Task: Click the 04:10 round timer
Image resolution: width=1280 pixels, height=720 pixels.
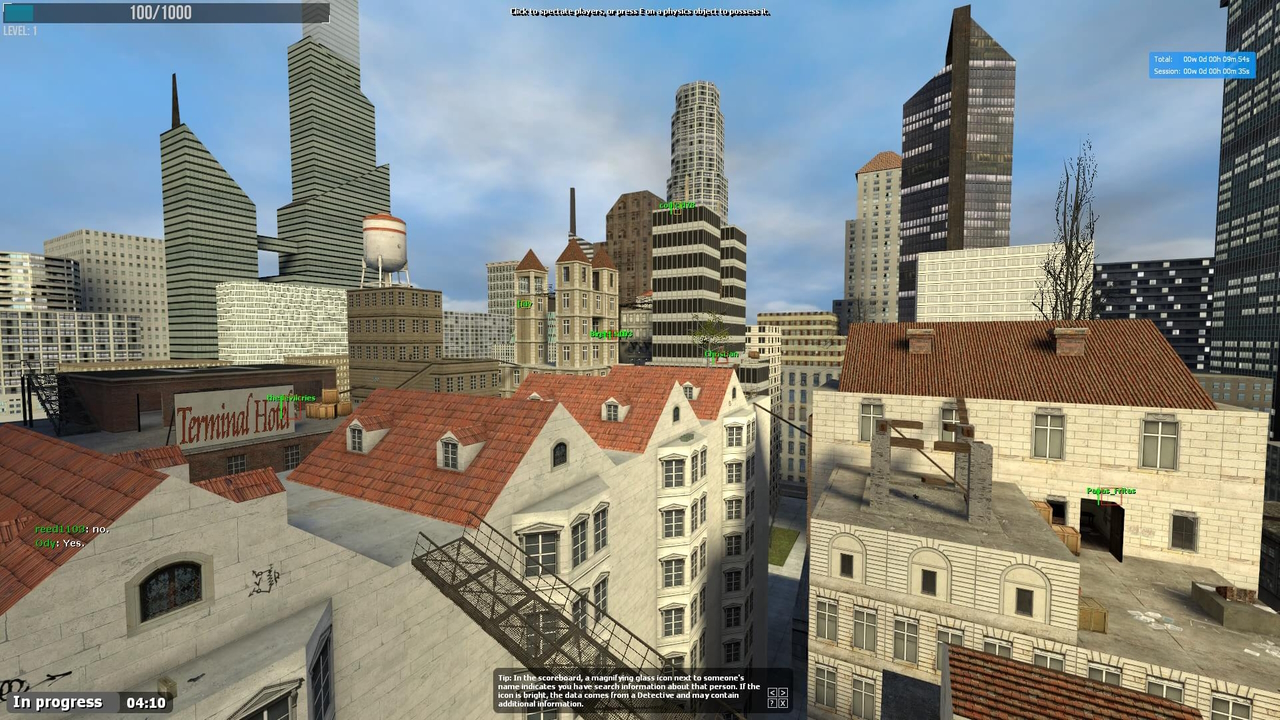Action: [146, 702]
